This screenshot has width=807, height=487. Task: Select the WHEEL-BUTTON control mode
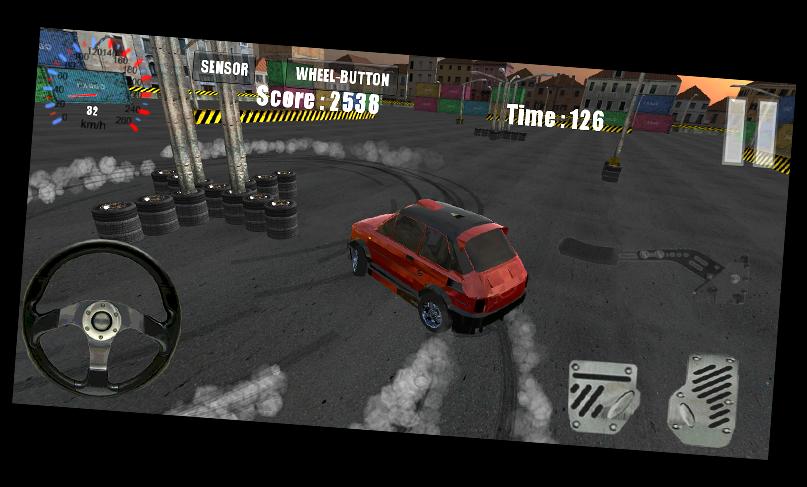(x=341, y=77)
